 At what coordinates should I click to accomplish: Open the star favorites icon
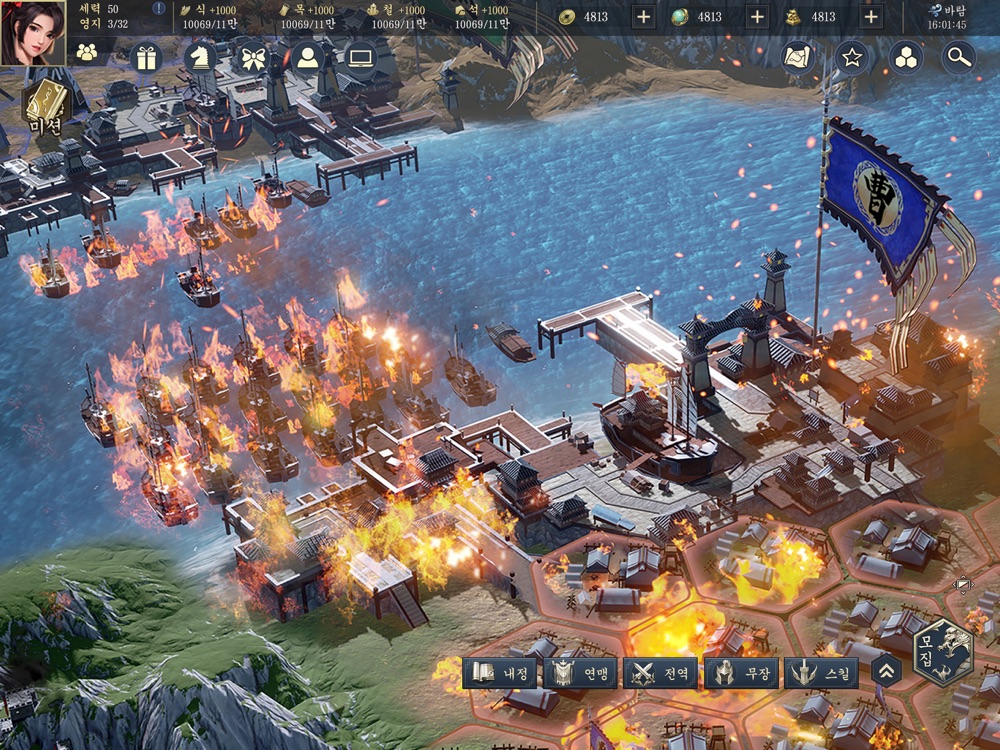coord(852,58)
